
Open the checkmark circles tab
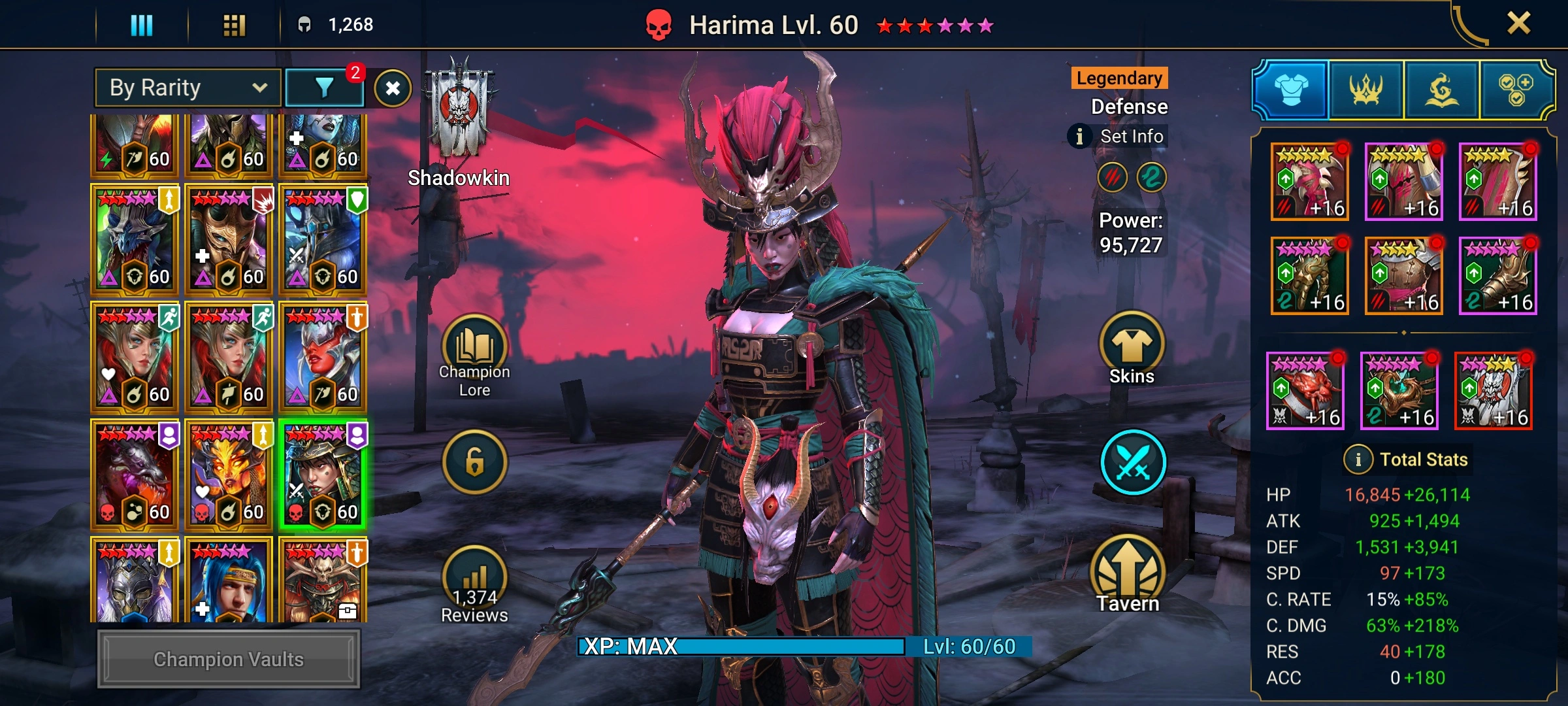click(1516, 90)
